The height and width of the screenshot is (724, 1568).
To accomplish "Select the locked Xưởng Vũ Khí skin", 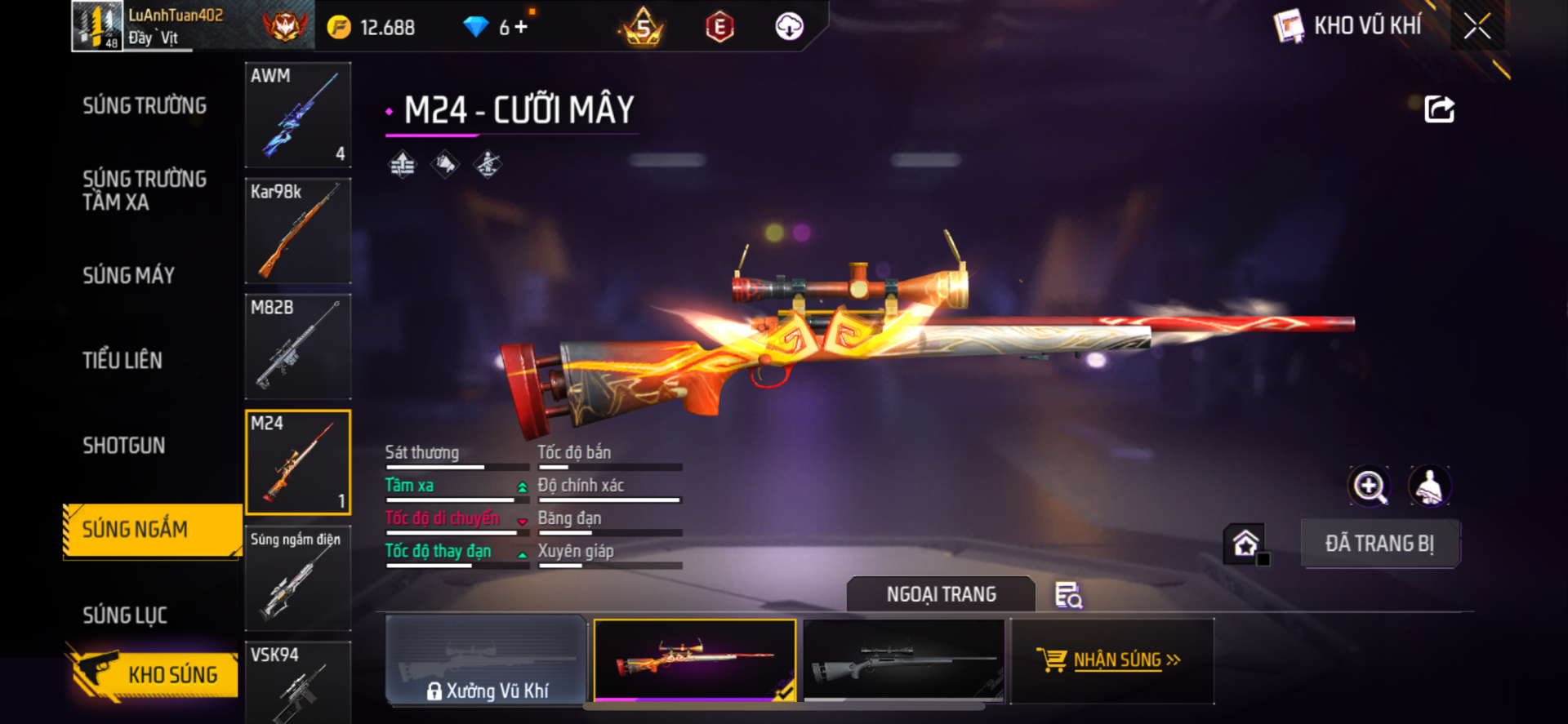I will pos(486,660).
